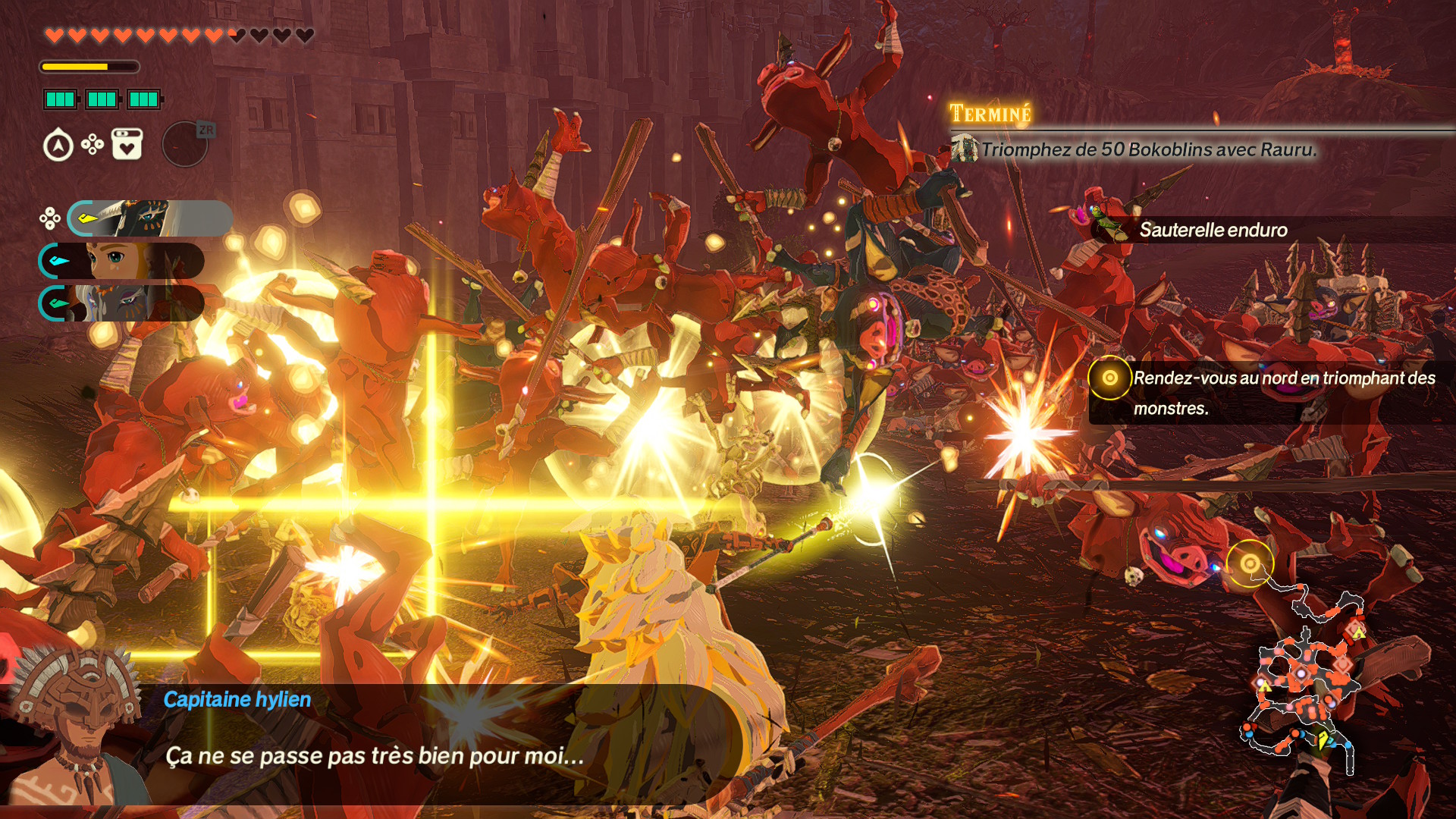
Task: Switch to Mineru's character portrait
Action: click(x=121, y=303)
